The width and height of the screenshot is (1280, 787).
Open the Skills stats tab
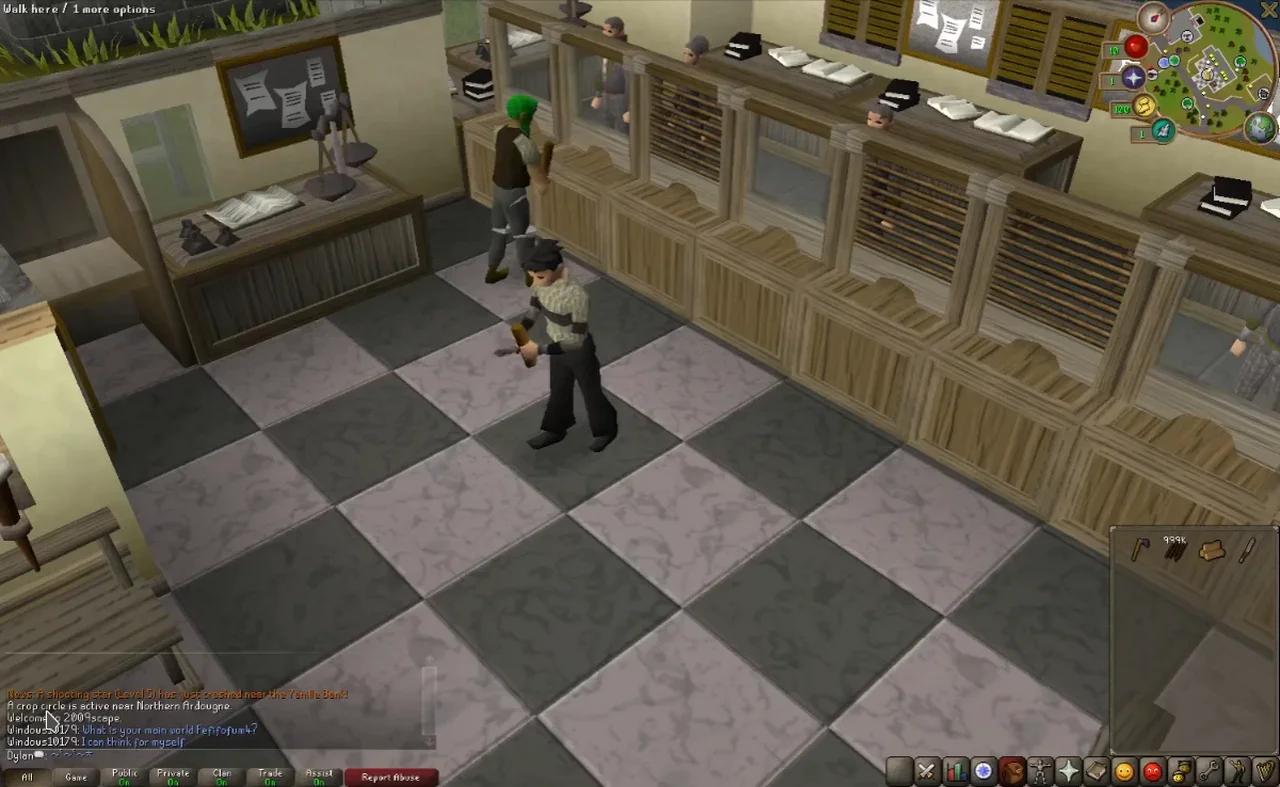955,770
